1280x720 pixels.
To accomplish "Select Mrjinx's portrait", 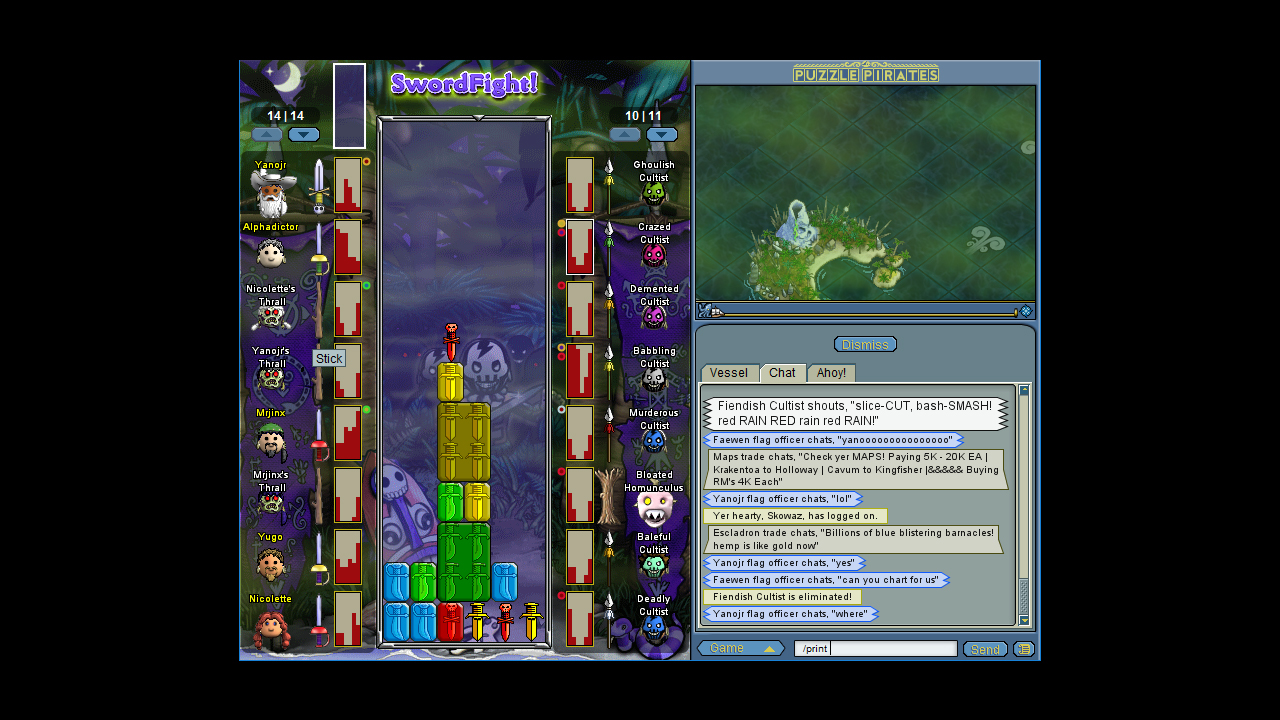I will pyautogui.click(x=270, y=440).
